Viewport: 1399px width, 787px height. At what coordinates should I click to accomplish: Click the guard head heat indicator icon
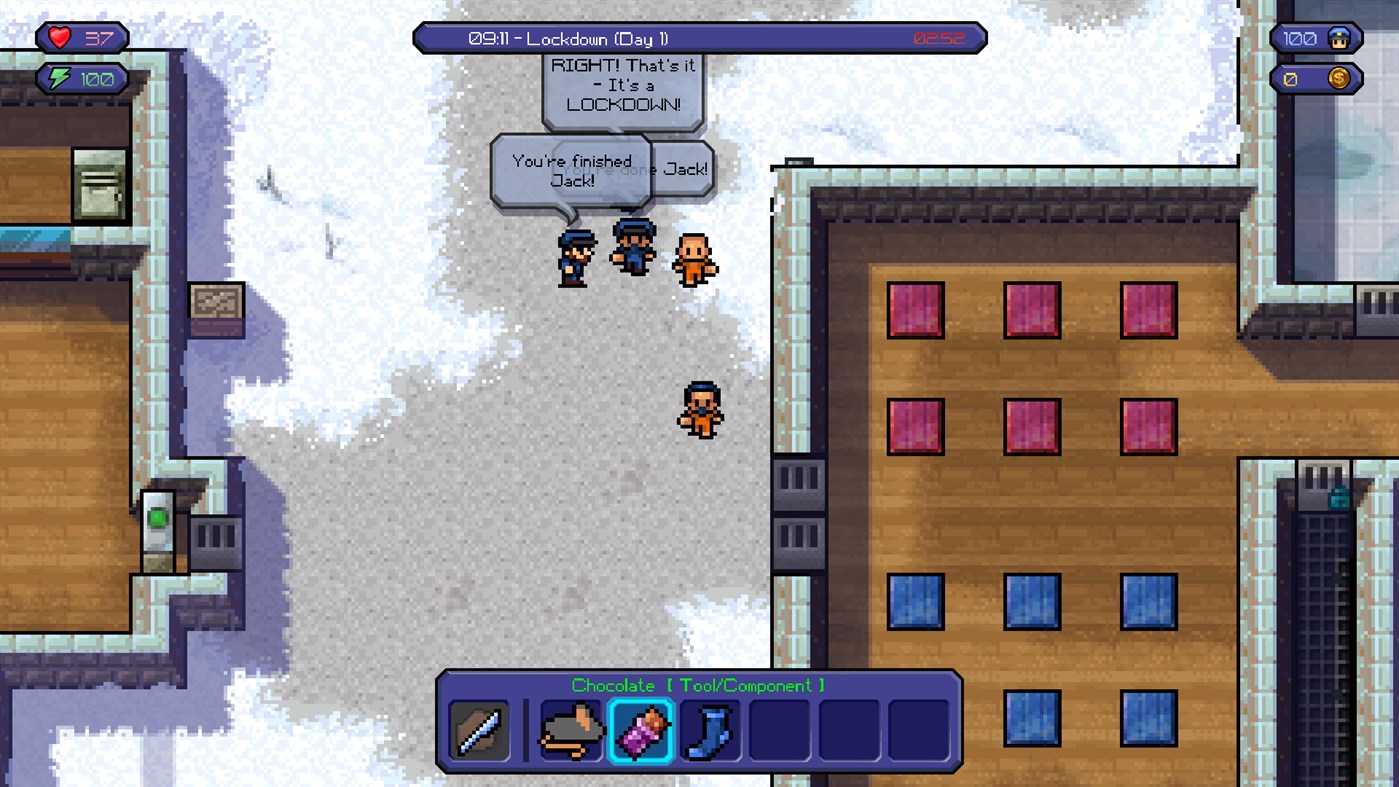[x=1339, y=38]
